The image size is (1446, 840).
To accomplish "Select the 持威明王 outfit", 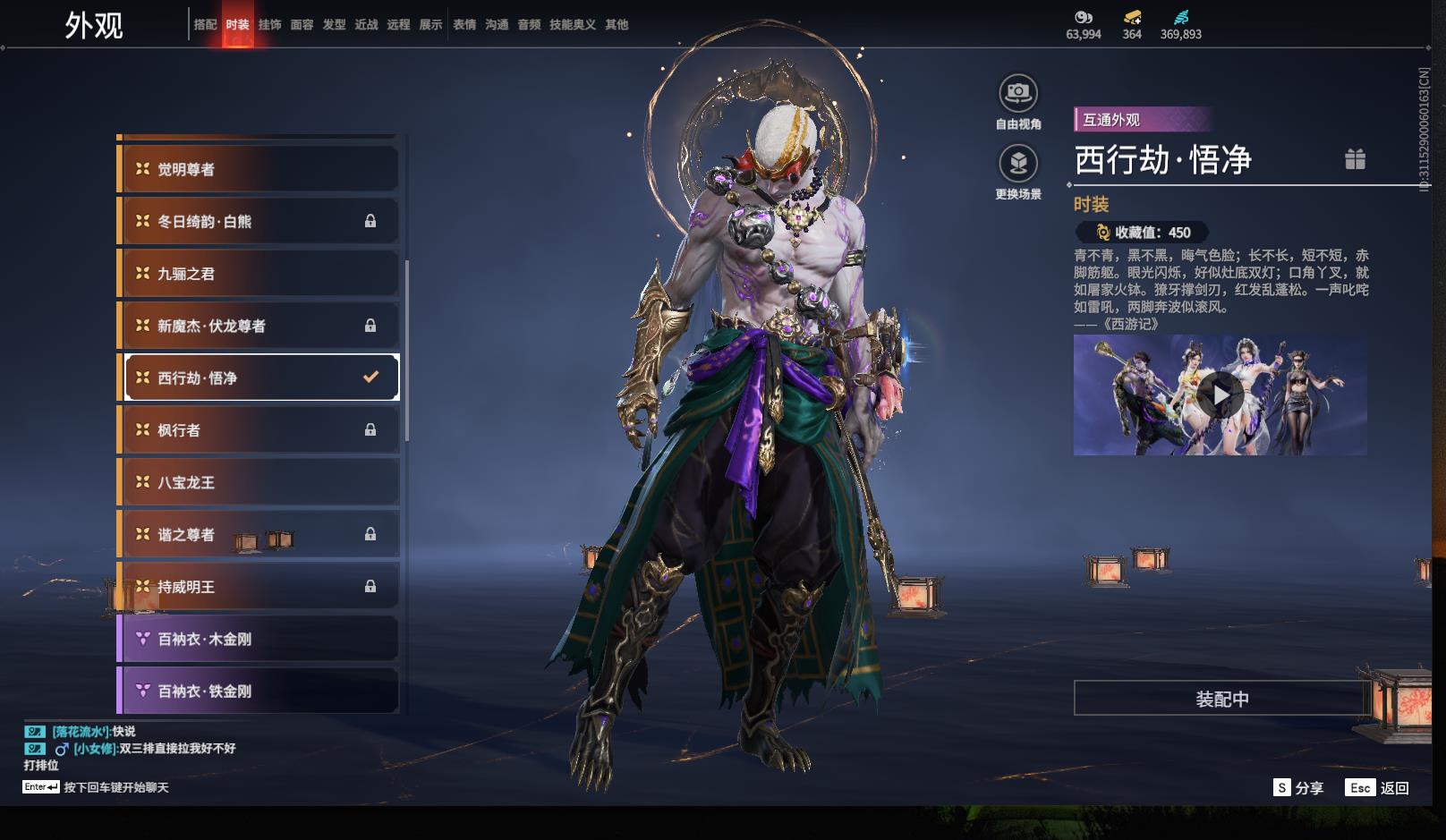I will click(259, 587).
